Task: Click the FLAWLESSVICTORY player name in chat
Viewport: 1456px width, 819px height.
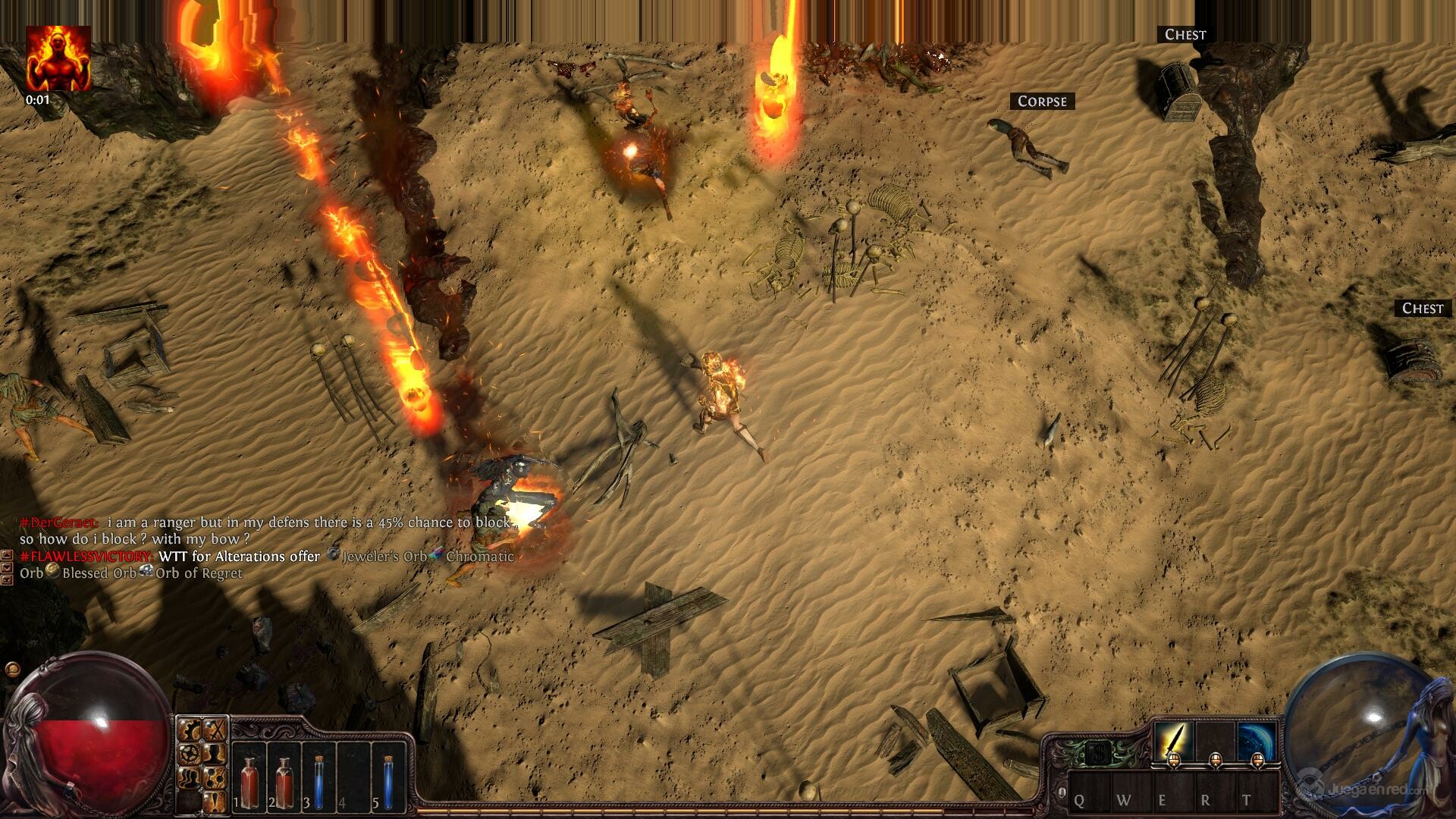Action: (x=87, y=557)
